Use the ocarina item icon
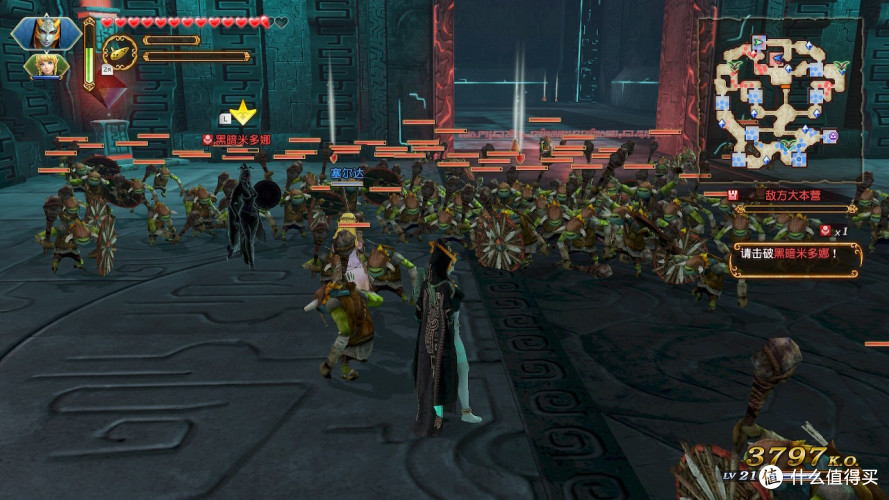 (x=120, y=51)
